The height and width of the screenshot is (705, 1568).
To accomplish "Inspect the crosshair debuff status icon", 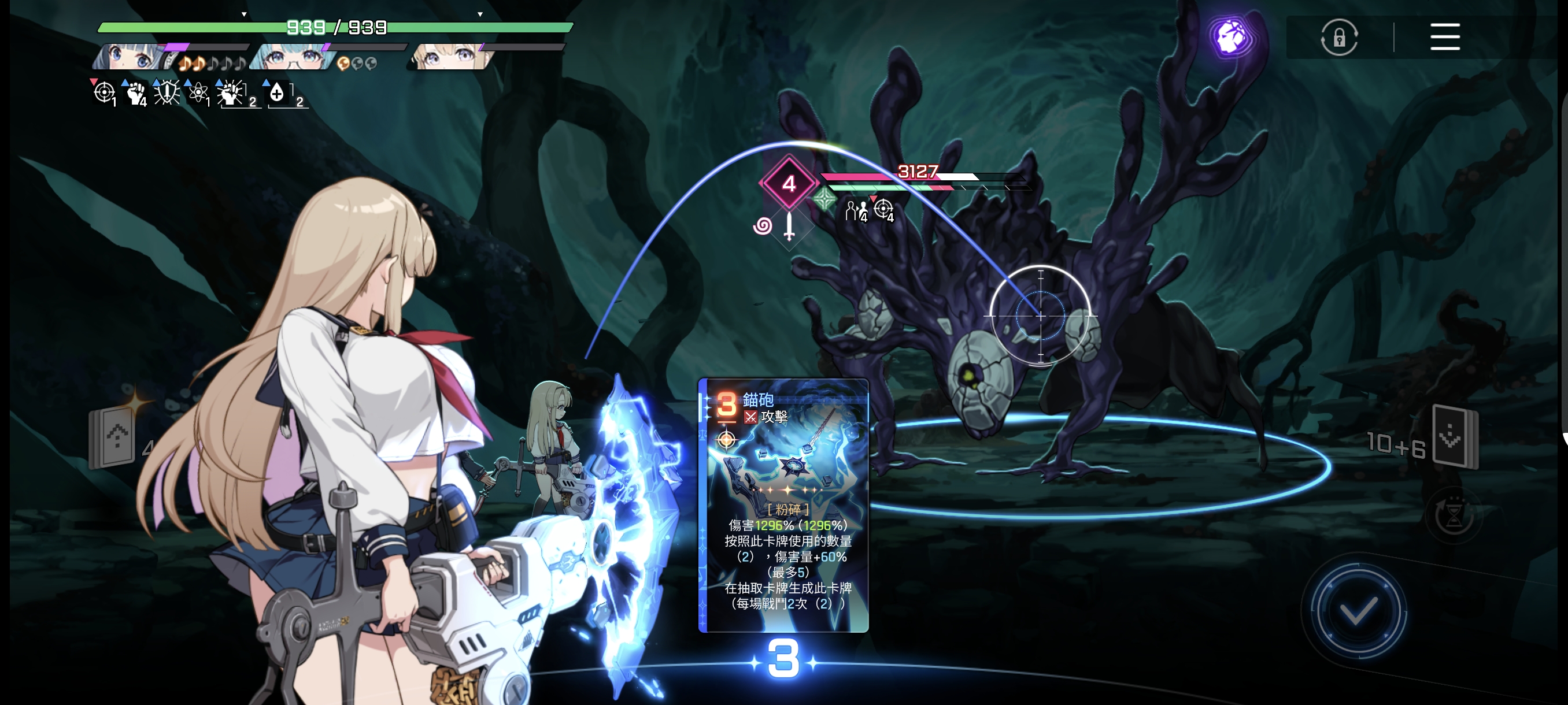I will 103,93.
